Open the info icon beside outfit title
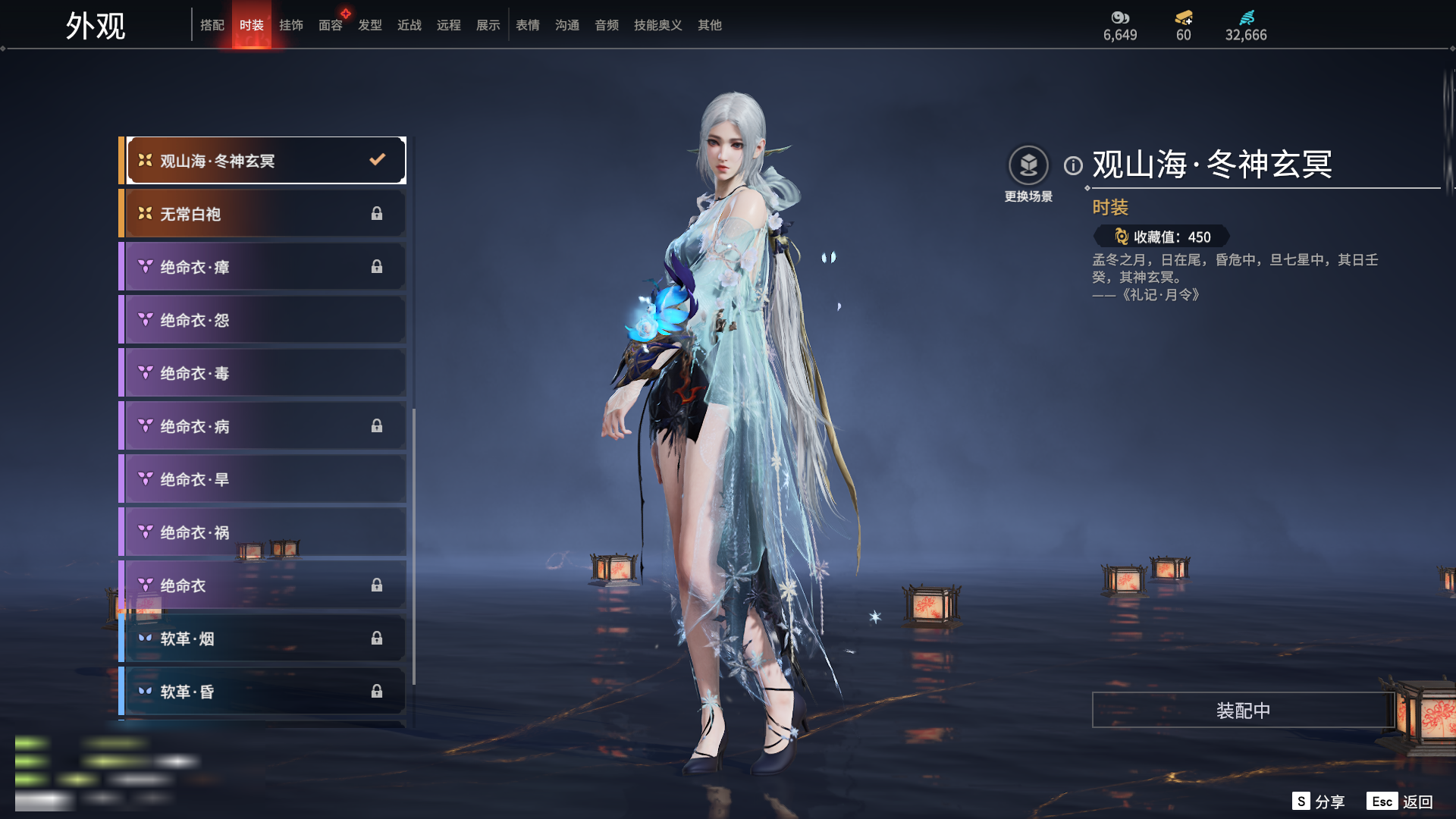The height and width of the screenshot is (819, 1456). point(1073,165)
